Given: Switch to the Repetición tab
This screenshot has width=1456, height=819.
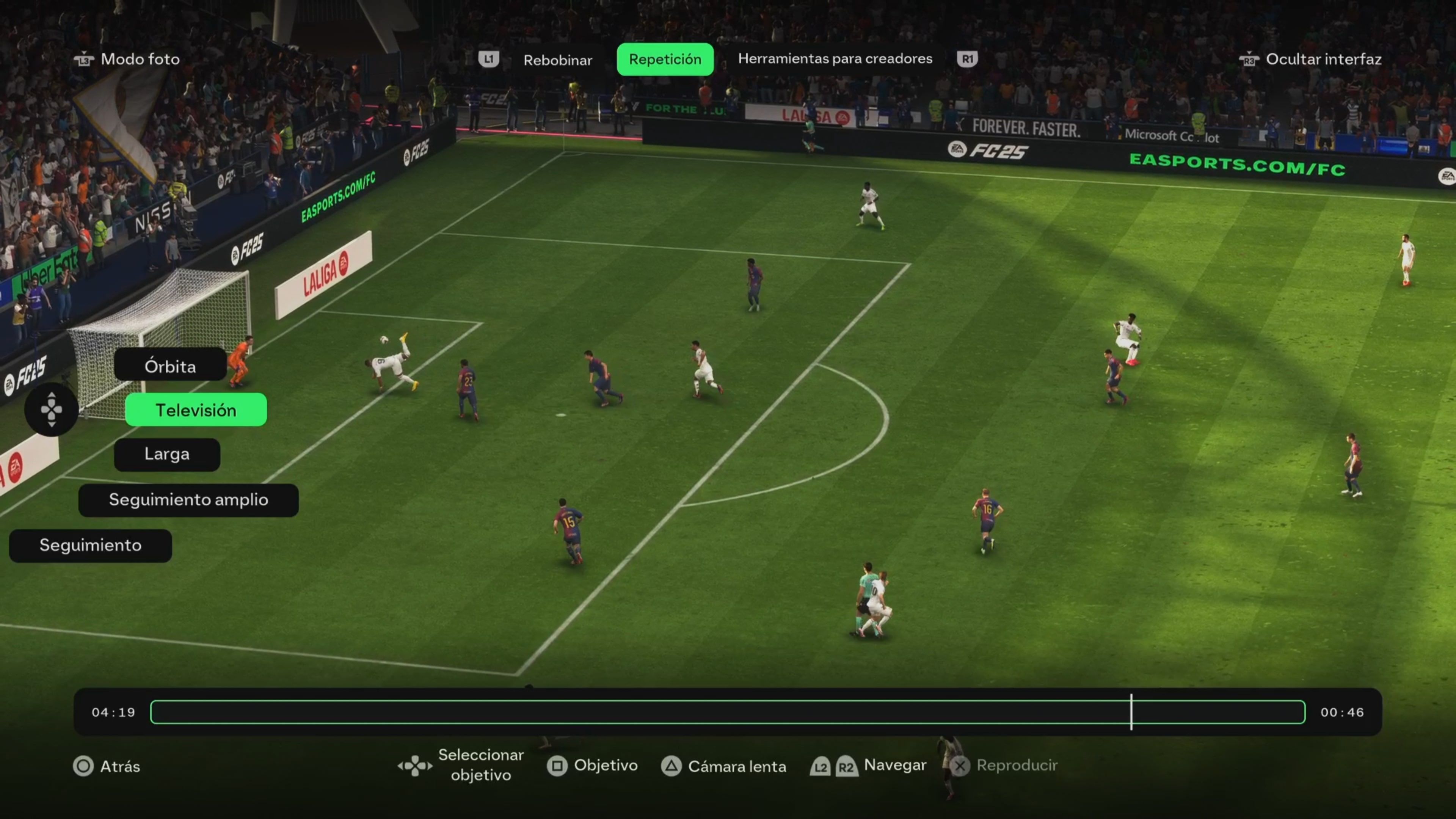Looking at the screenshot, I should tap(665, 59).
